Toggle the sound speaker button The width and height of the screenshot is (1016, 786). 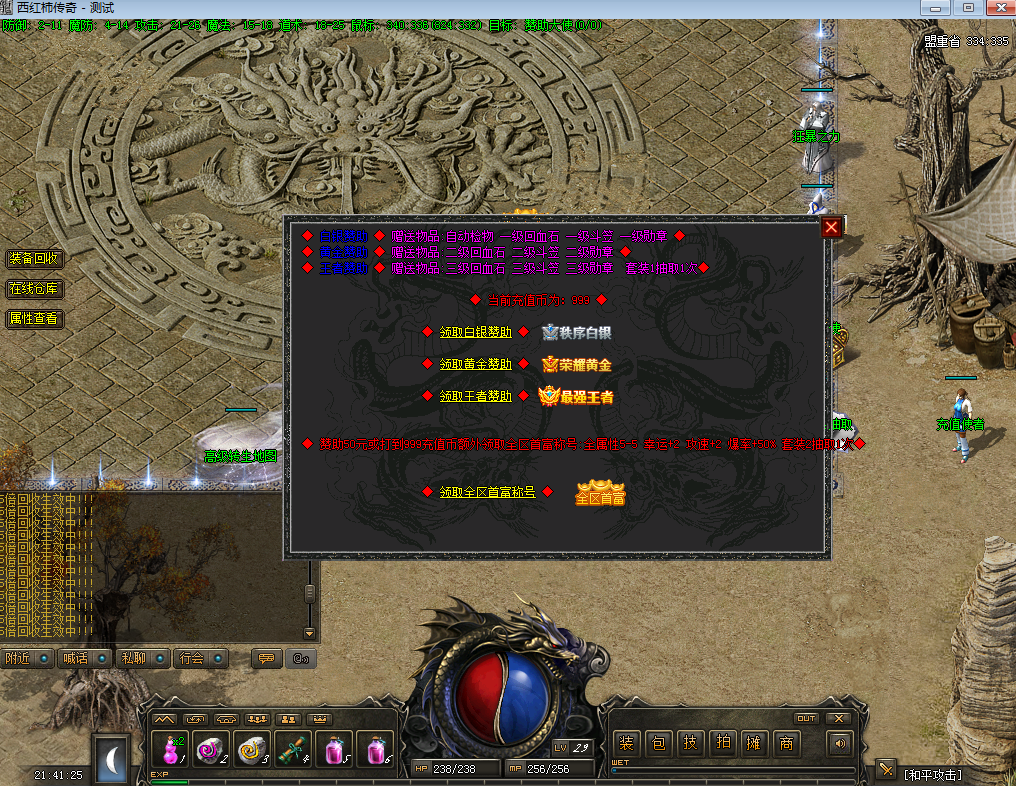838,743
